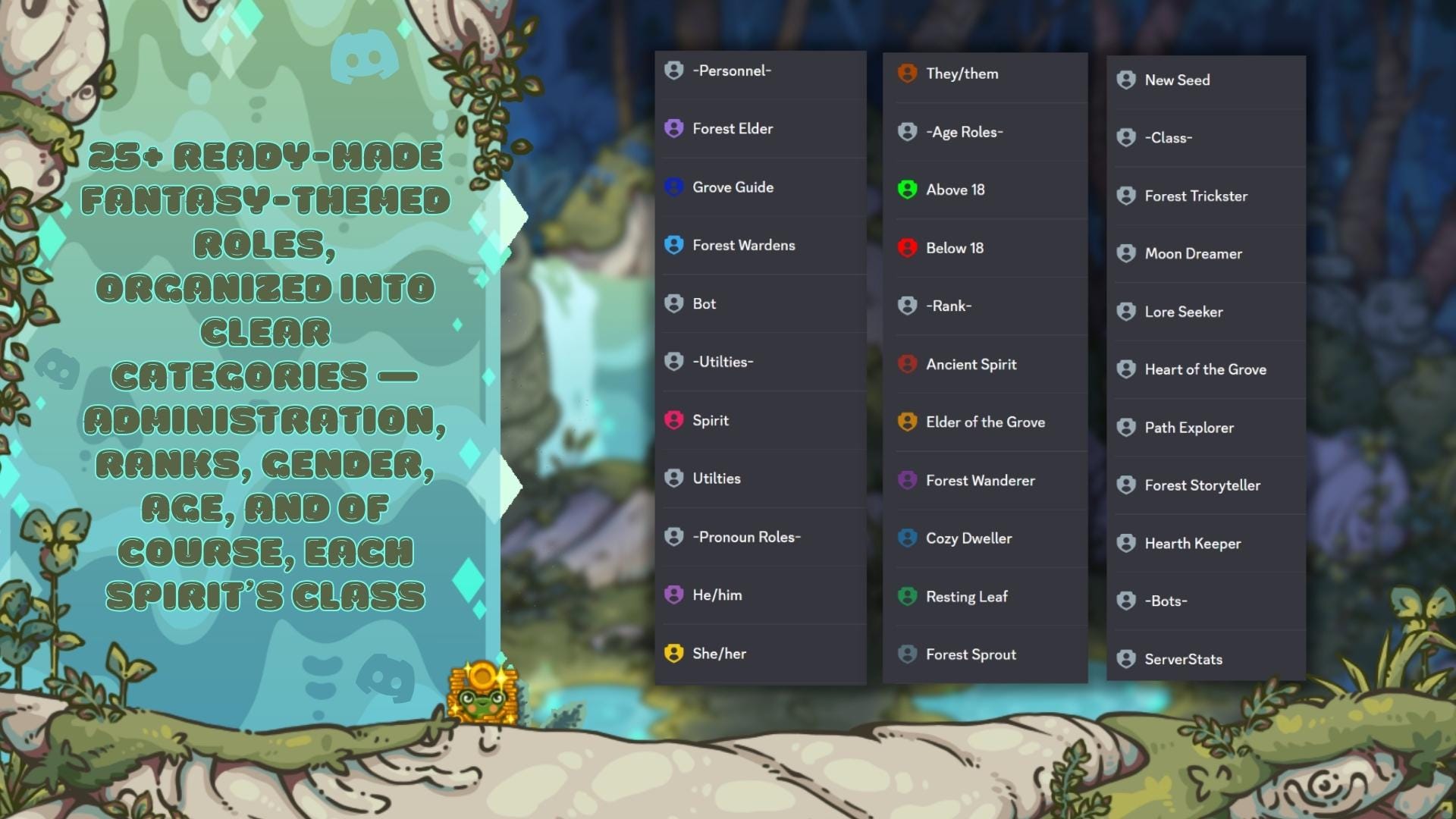Click the pink Spirit shield icon

pos(673,420)
